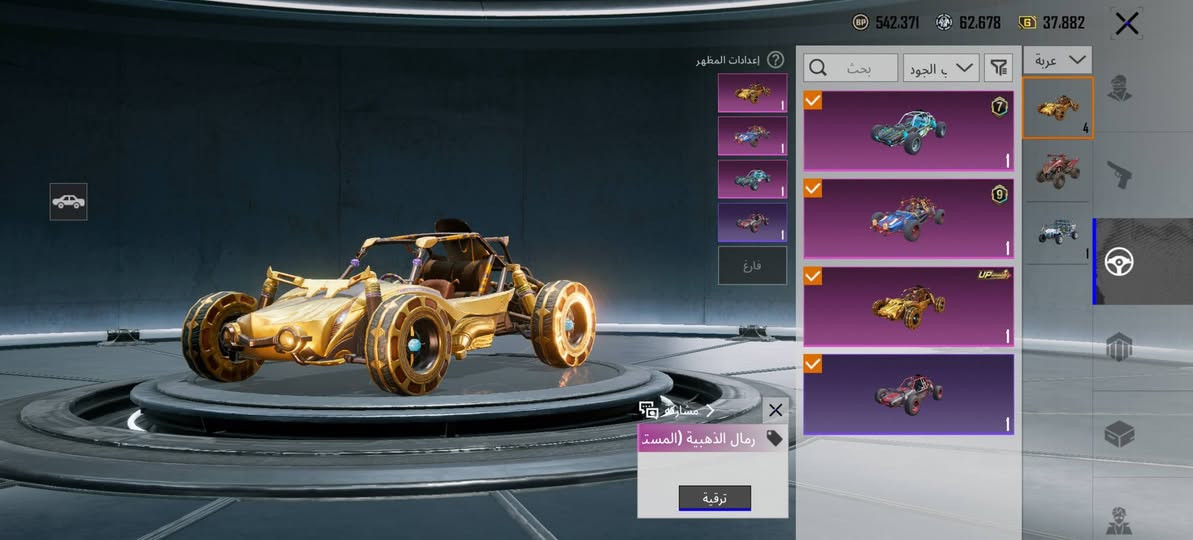Open the quality sort dropdown
The image size is (1193, 540).
[x=940, y=68]
